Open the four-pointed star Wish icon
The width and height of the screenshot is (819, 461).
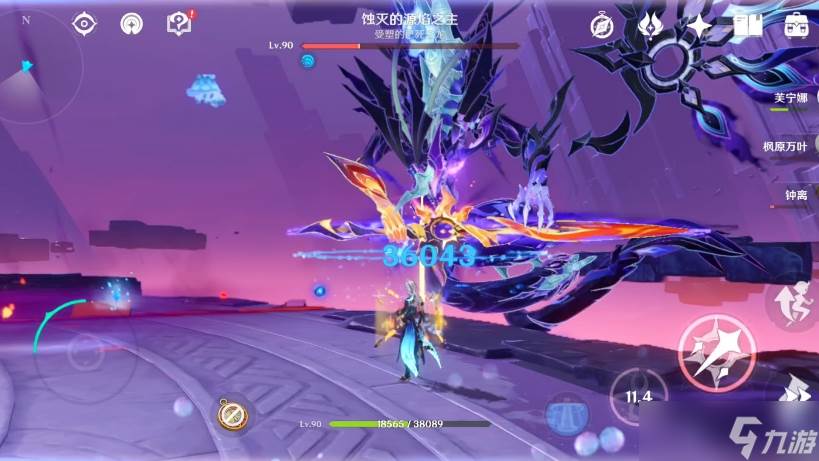698,24
